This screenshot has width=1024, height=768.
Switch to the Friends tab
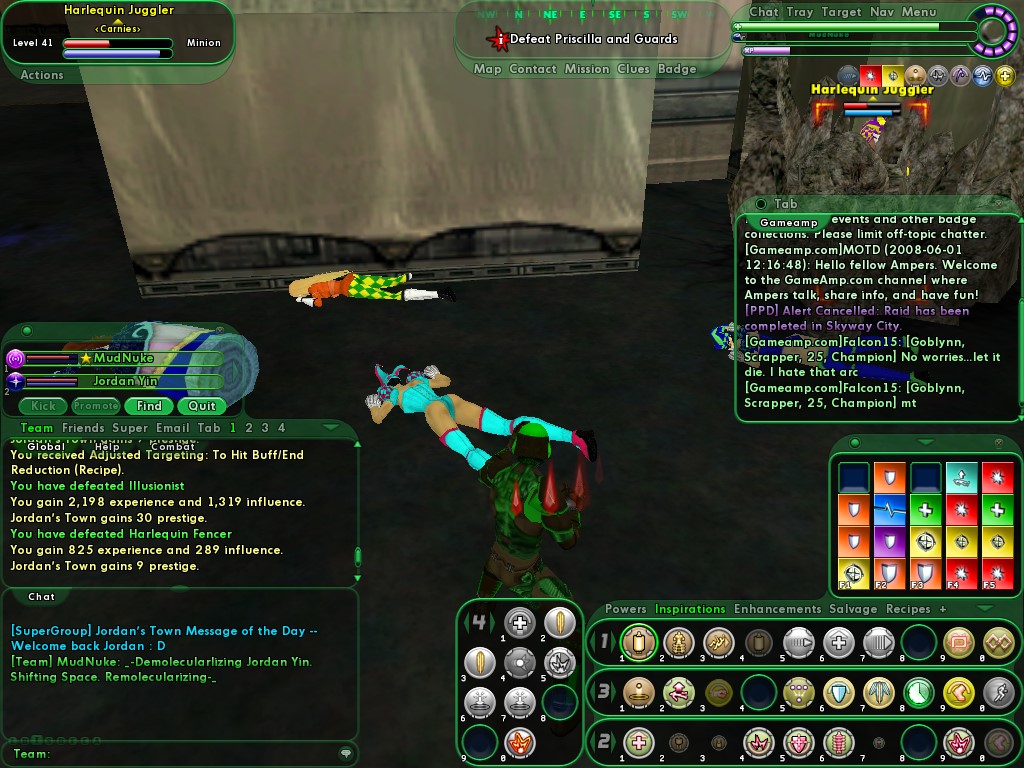[83, 428]
